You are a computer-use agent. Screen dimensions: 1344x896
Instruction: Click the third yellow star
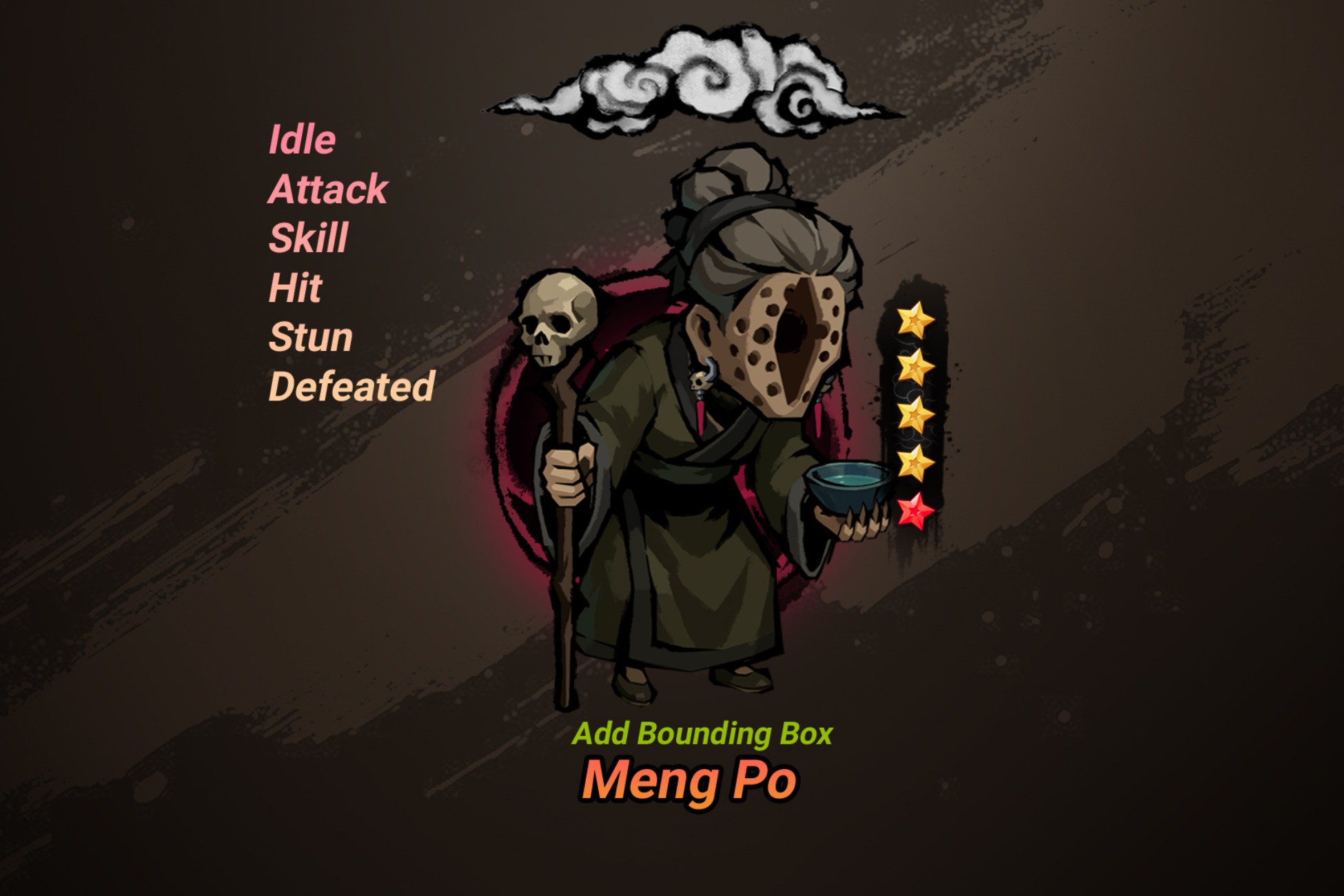917,414
